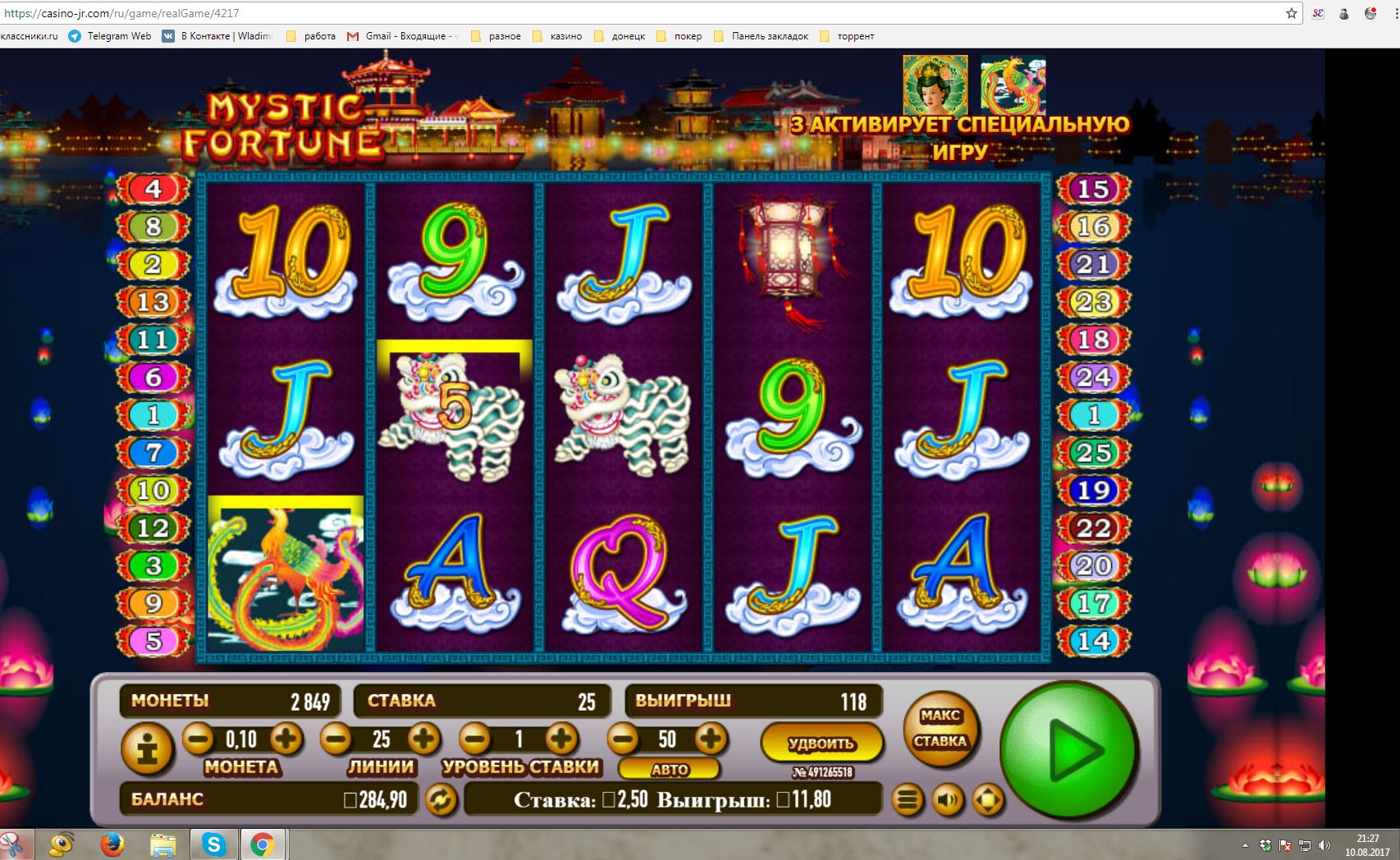Refresh the balance with the arrows icon
Image resolution: width=1400 pixels, height=860 pixels.
(x=441, y=799)
